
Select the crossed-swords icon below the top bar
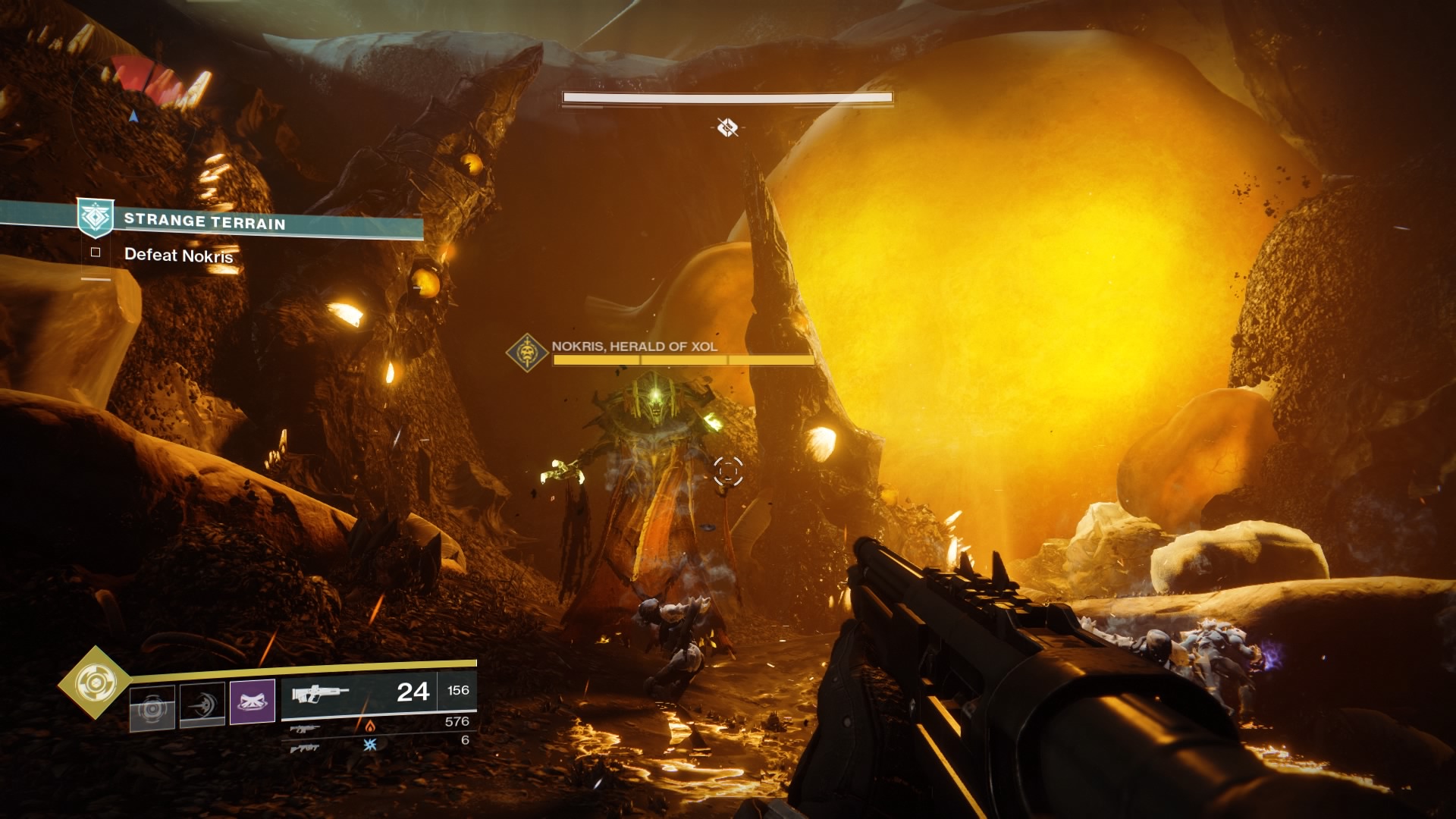(x=727, y=127)
